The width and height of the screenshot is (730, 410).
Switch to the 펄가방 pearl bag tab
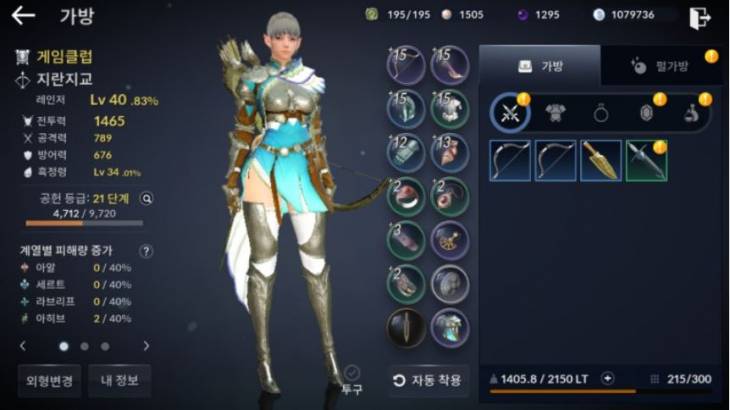tap(660, 65)
